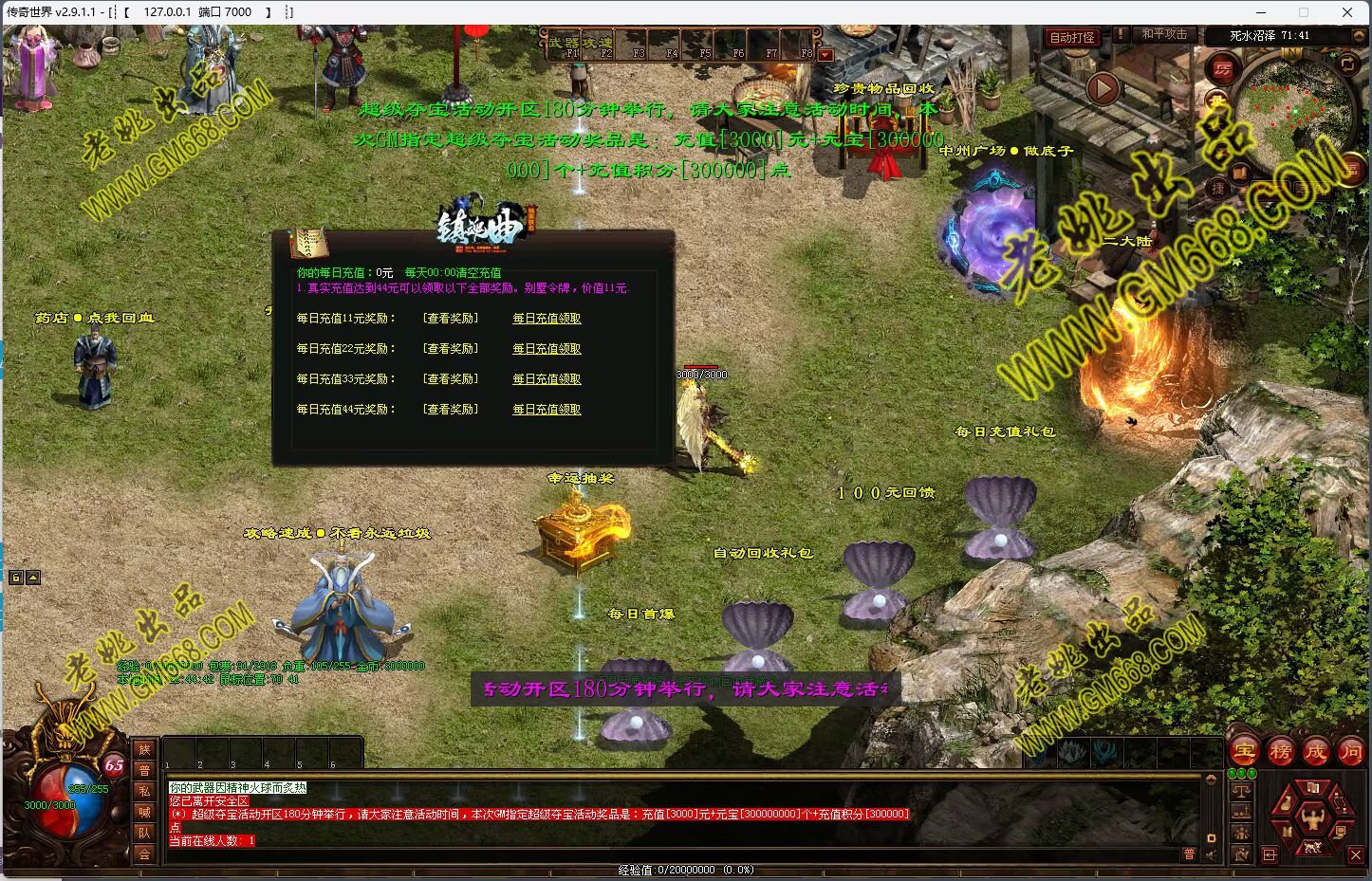Image resolution: width=1372 pixels, height=881 pixels.
Task: Open the red 历 calendar button
Action: pyautogui.click(x=1222, y=69)
